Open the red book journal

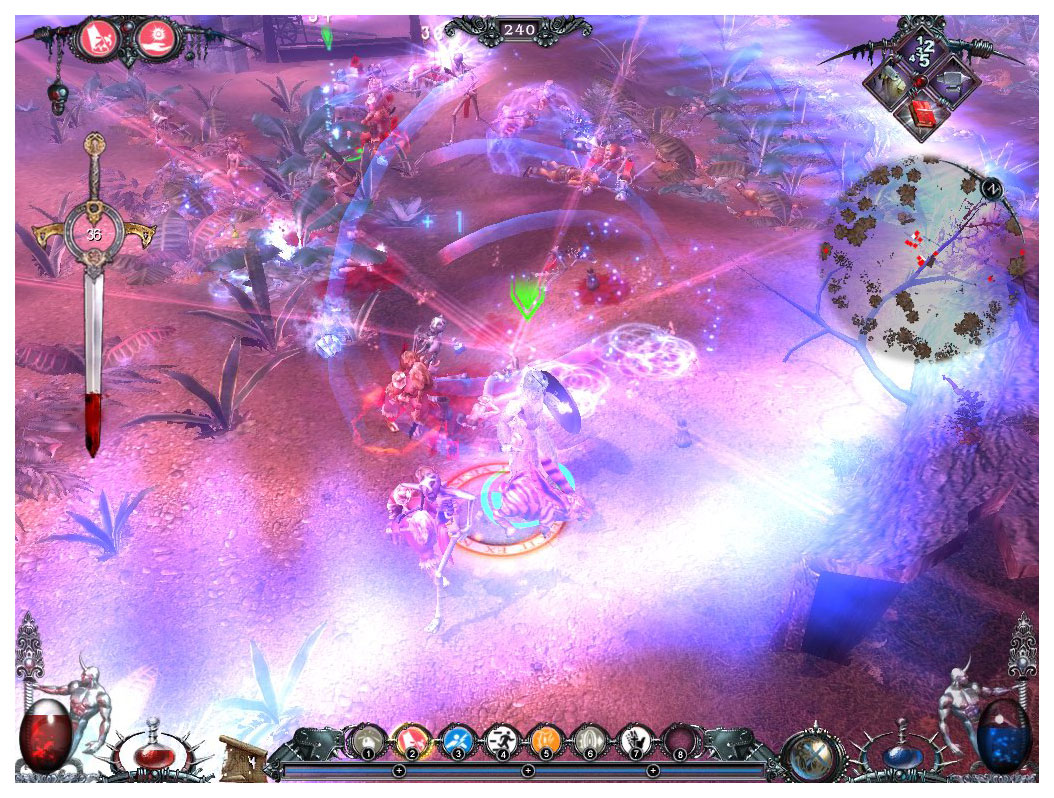pos(922,116)
